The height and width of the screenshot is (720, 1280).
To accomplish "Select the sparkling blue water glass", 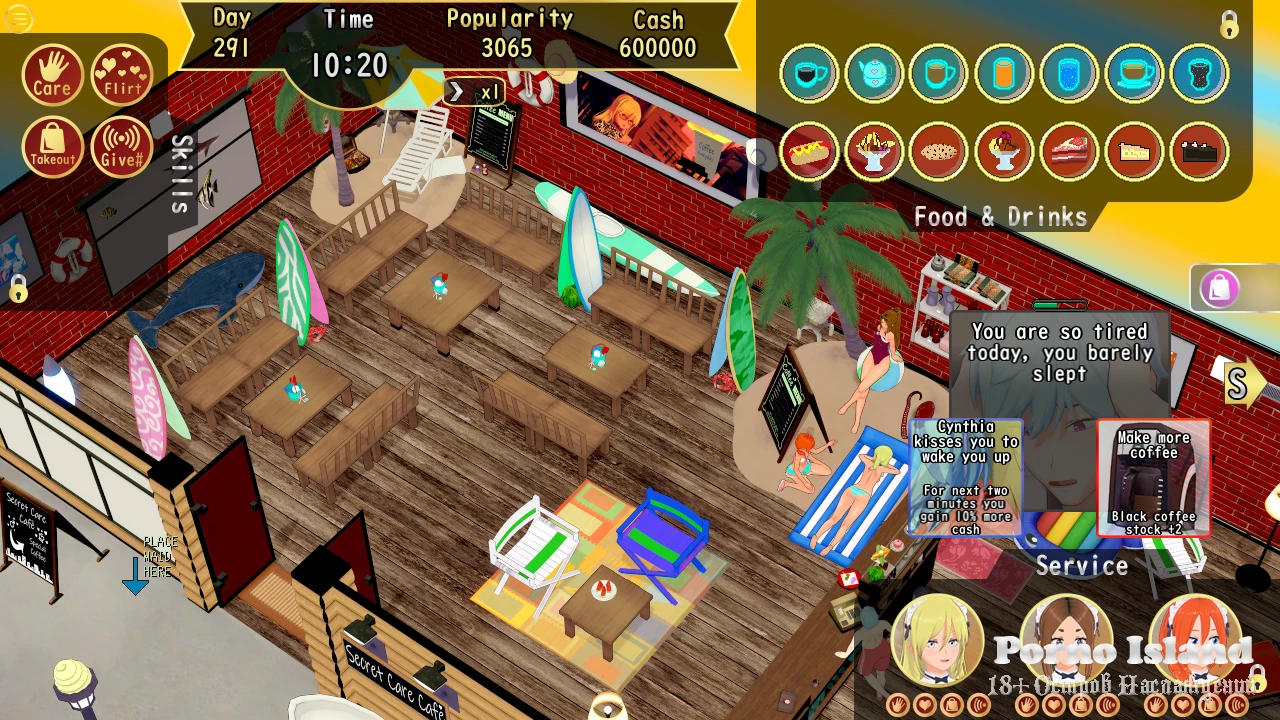I will pyautogui.click(x=1069, y=73).
